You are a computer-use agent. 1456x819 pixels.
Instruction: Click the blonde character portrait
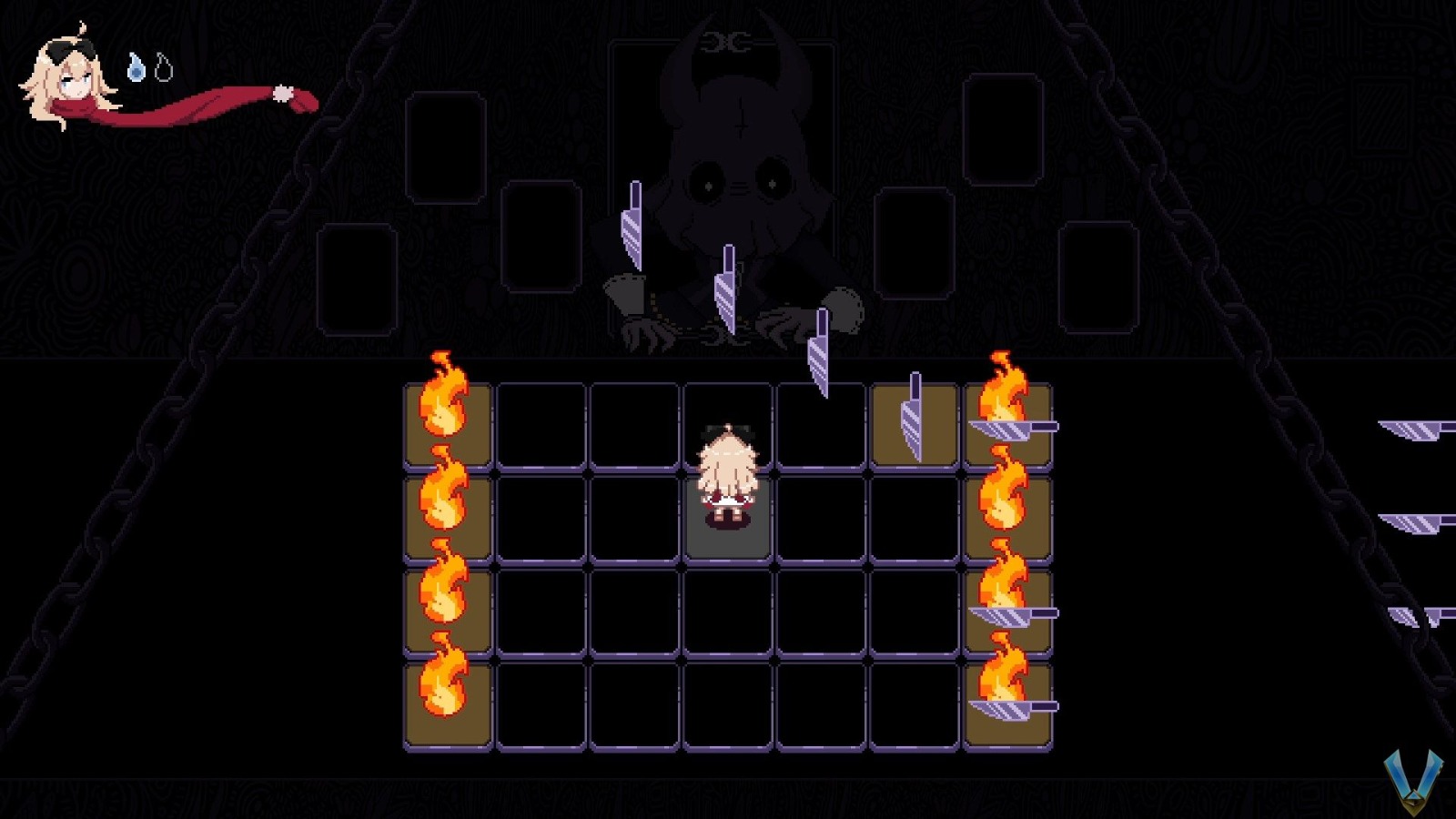[x=67, y=80]
